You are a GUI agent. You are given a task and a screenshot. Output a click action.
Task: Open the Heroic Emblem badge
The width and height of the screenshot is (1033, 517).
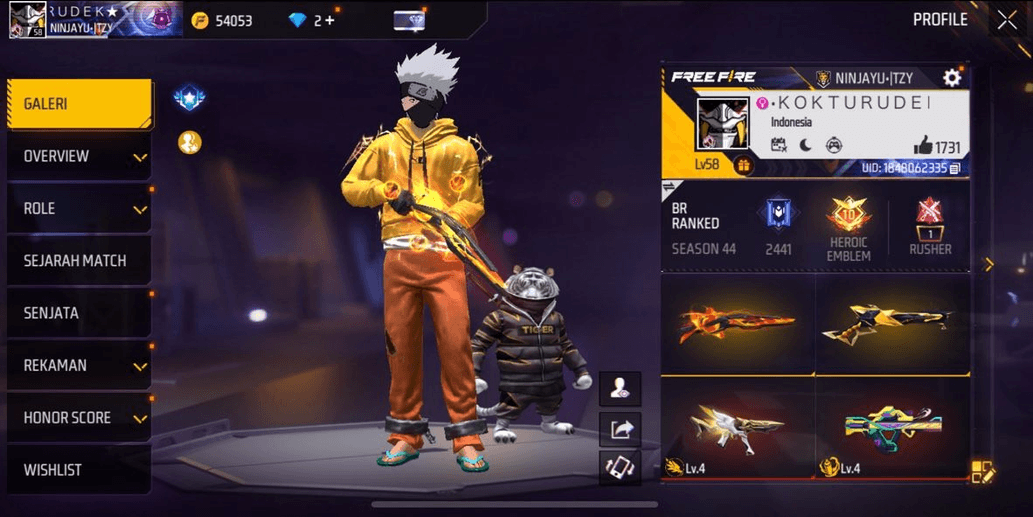tap(848, 226)
